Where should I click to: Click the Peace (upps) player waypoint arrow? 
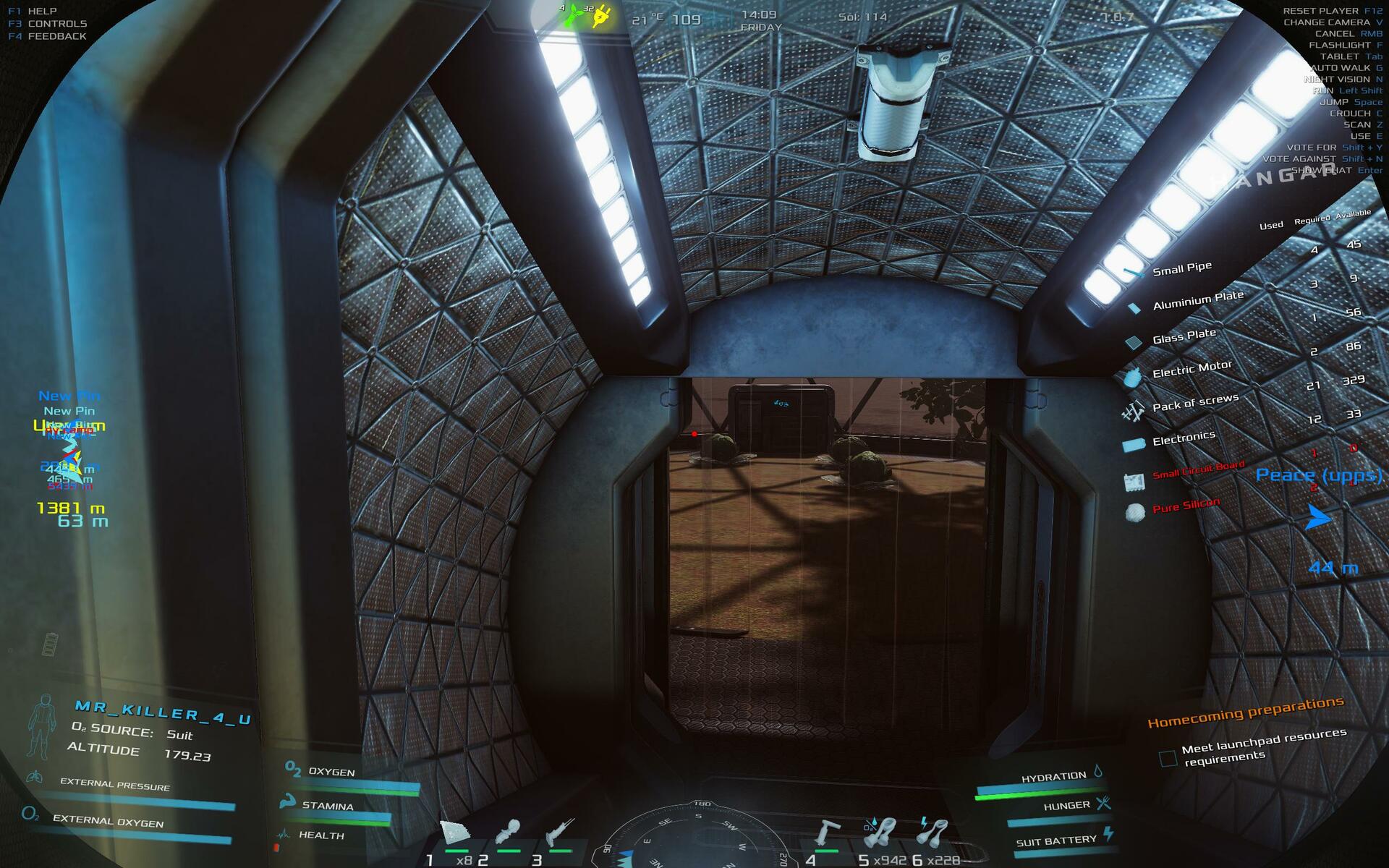(x=1318, y=517)
